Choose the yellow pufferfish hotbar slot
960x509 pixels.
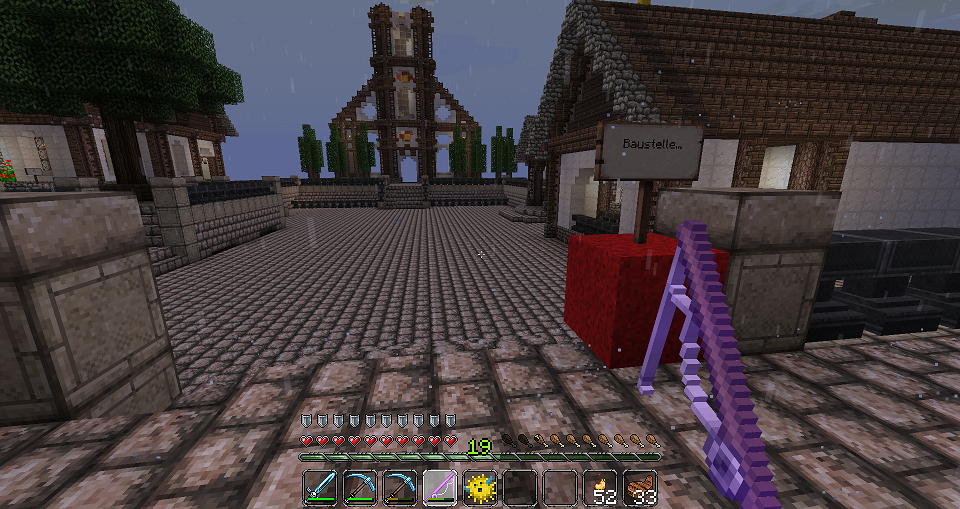480,487
